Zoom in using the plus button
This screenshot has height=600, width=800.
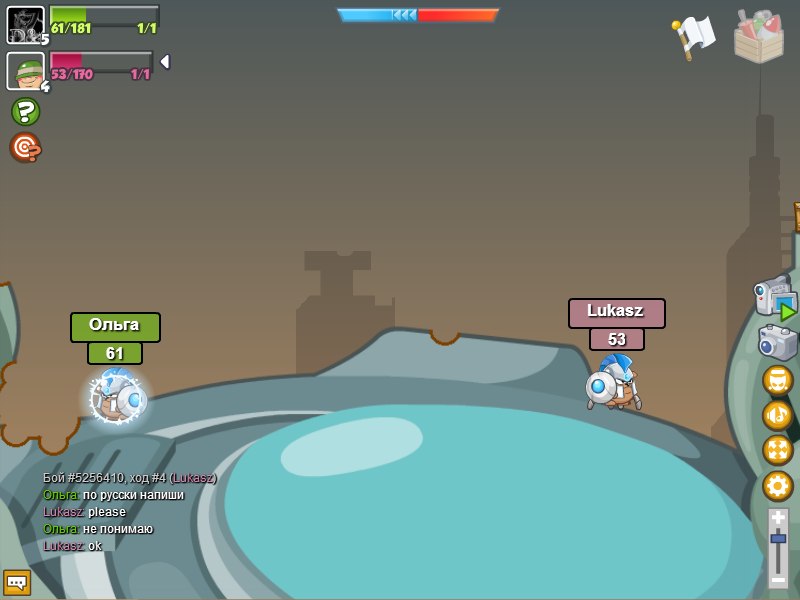[778, 517]
